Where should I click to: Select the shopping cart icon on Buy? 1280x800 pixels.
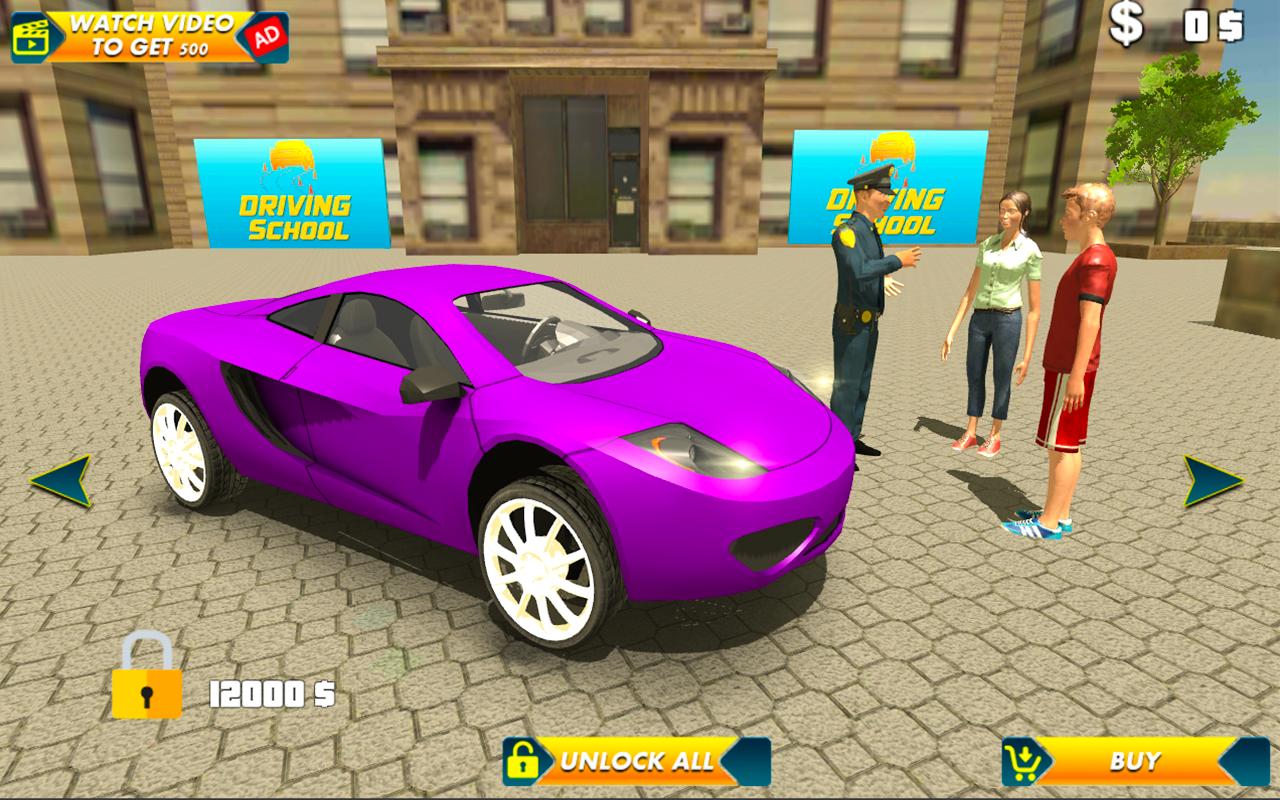point(1021,762)
